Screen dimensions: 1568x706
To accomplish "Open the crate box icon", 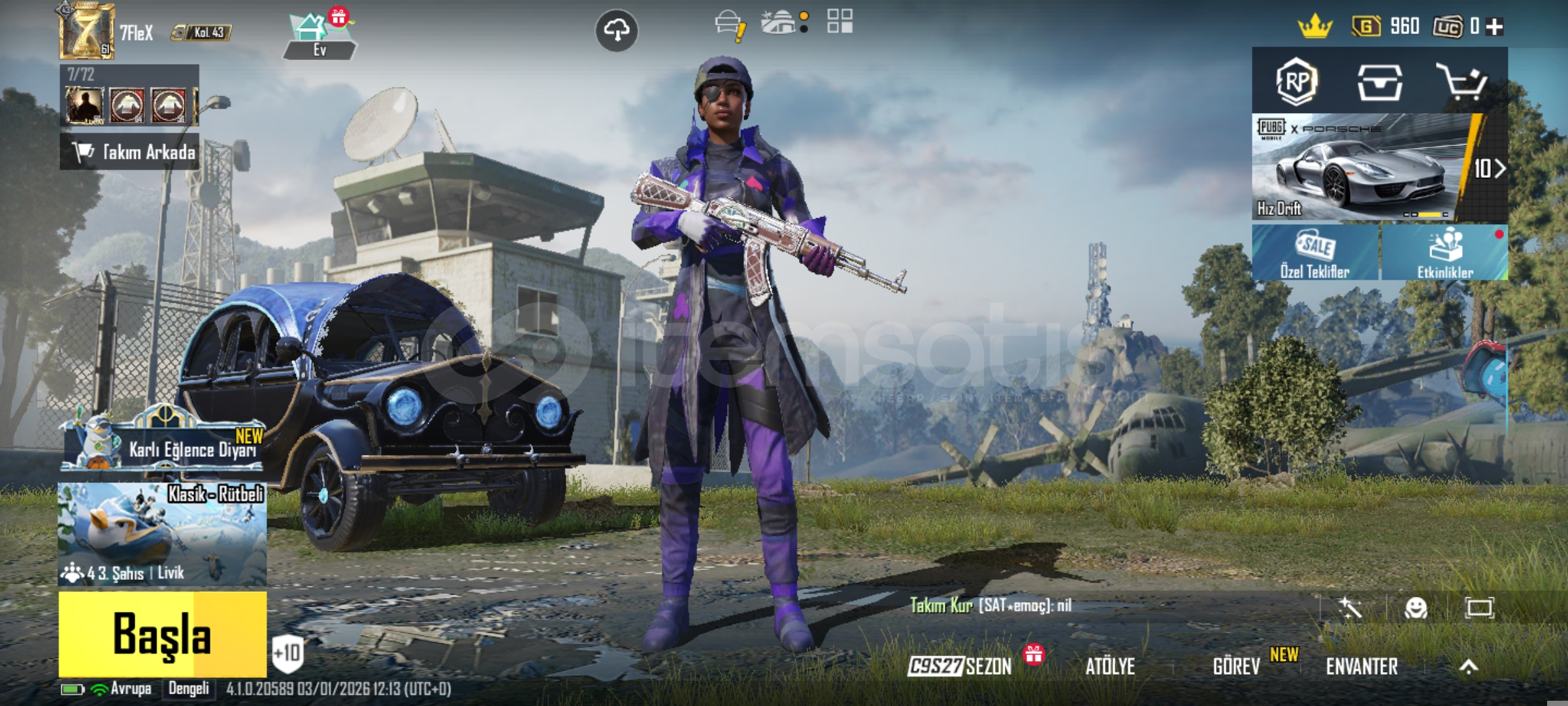I will coord(1379,82).
